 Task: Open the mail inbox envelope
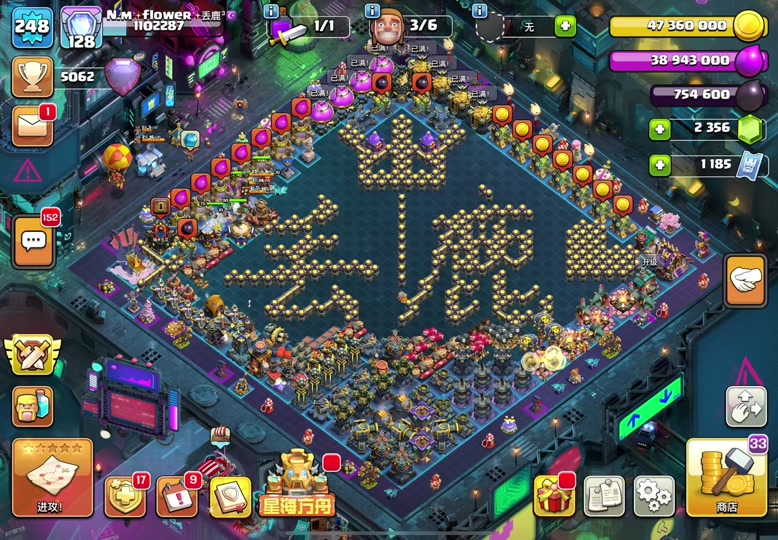click(32, 127)
